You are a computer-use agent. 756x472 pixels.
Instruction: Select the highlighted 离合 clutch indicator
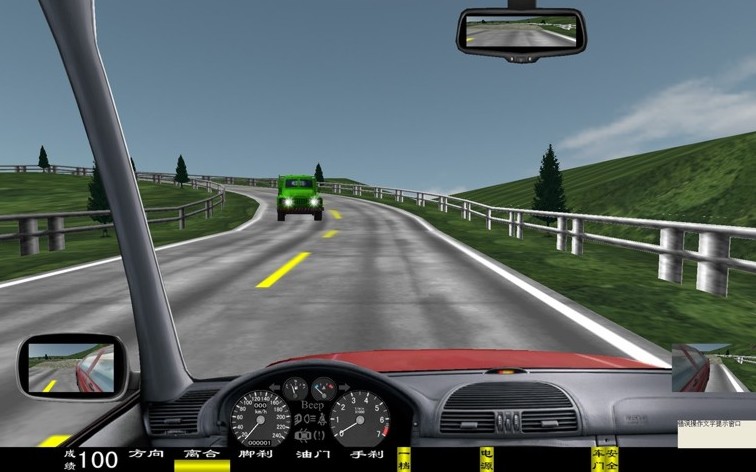coord(201,456)
